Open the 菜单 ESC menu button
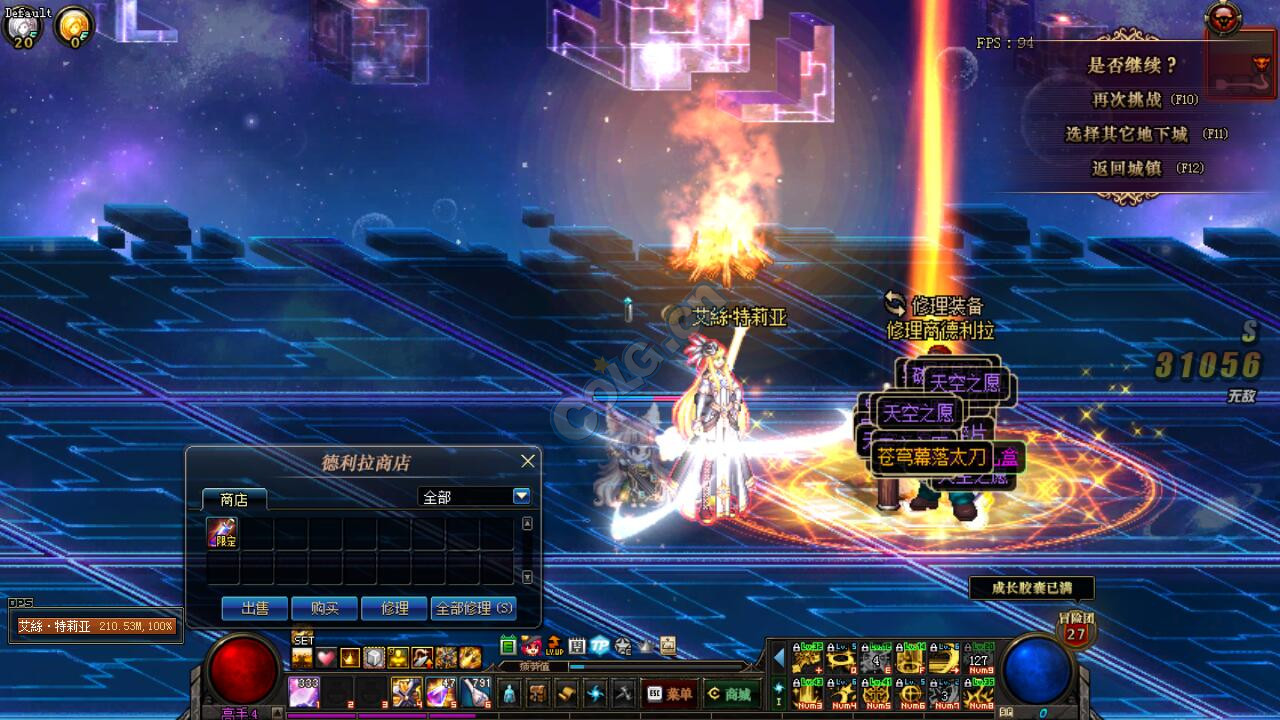This screenshot has width=1280, height=720. 669,693
